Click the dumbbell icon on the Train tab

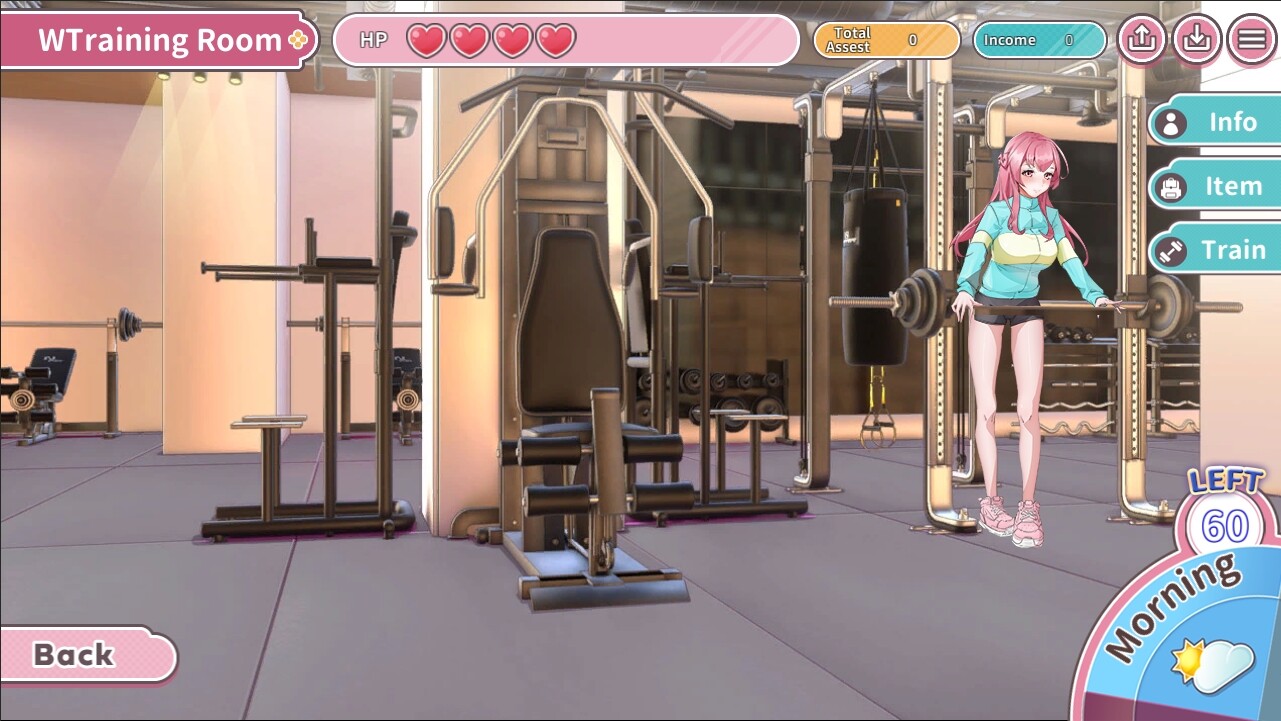pyautogui.click(x=1172, y=249)
